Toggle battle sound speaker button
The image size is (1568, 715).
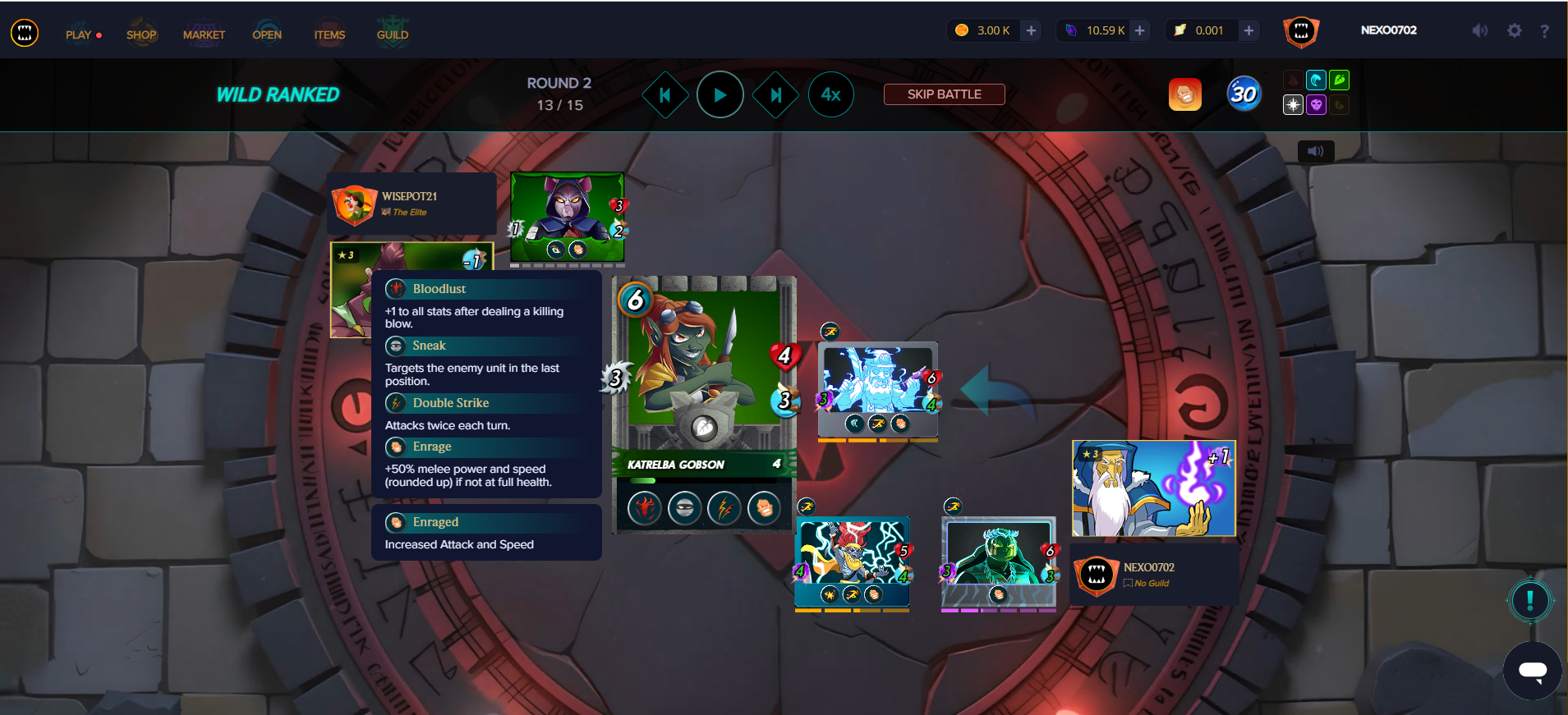pos(1315,151)
